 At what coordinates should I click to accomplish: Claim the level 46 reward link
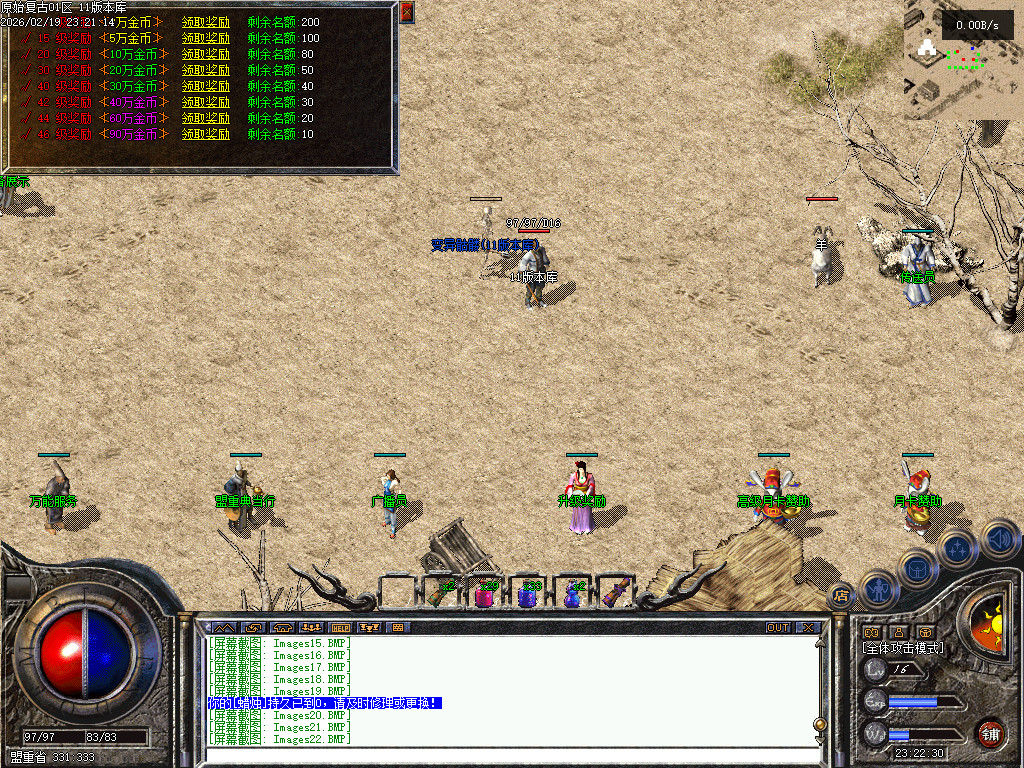[x=206, y=134]
